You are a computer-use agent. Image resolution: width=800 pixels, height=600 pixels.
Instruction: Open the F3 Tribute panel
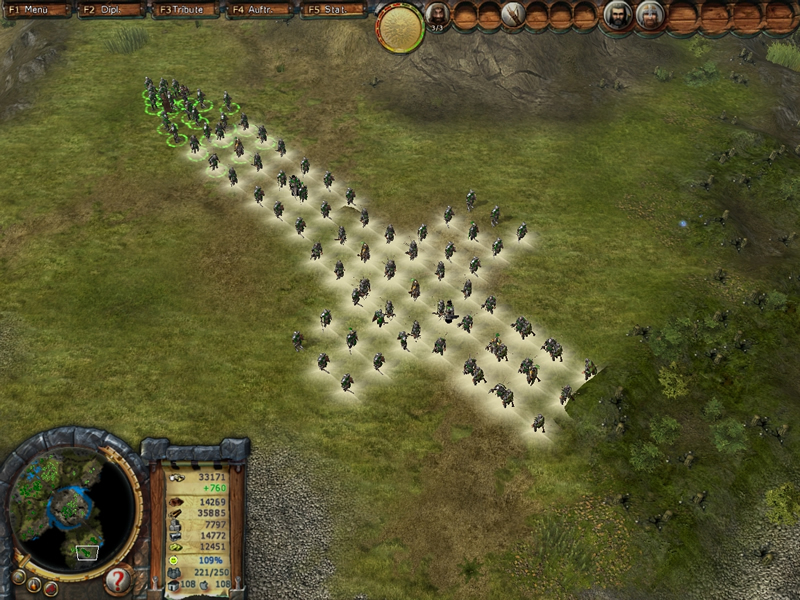[186, 9]
